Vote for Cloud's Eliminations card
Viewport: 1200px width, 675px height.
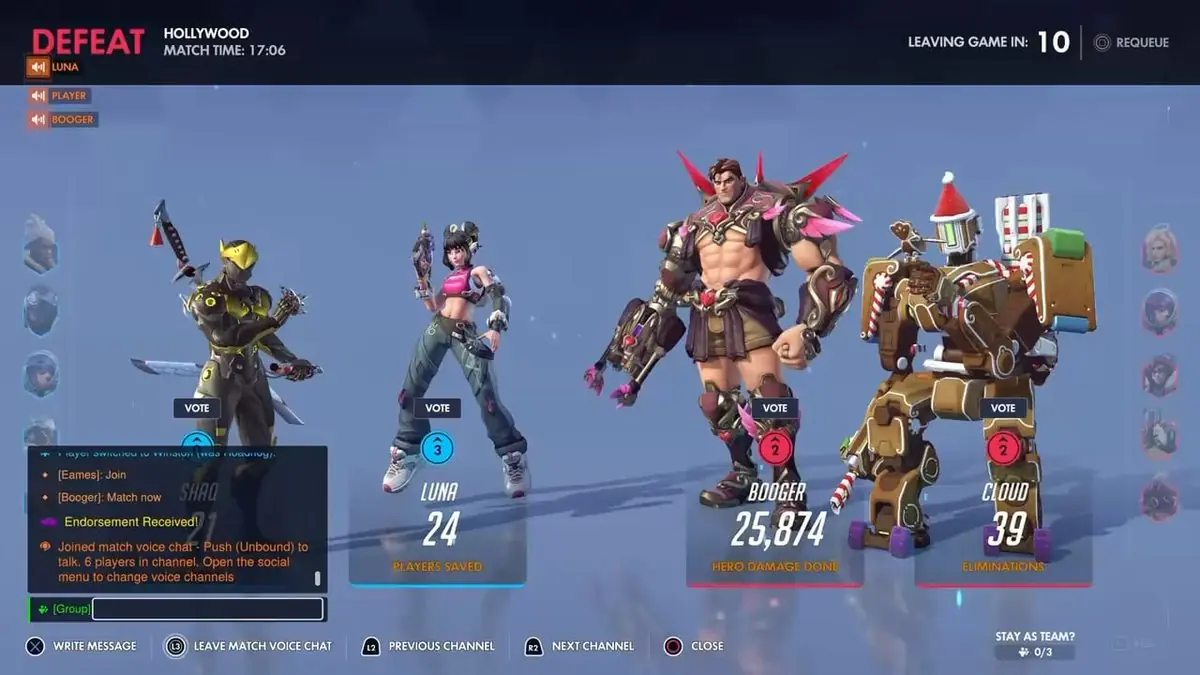pyautogui.click(x=1003, y=408)
